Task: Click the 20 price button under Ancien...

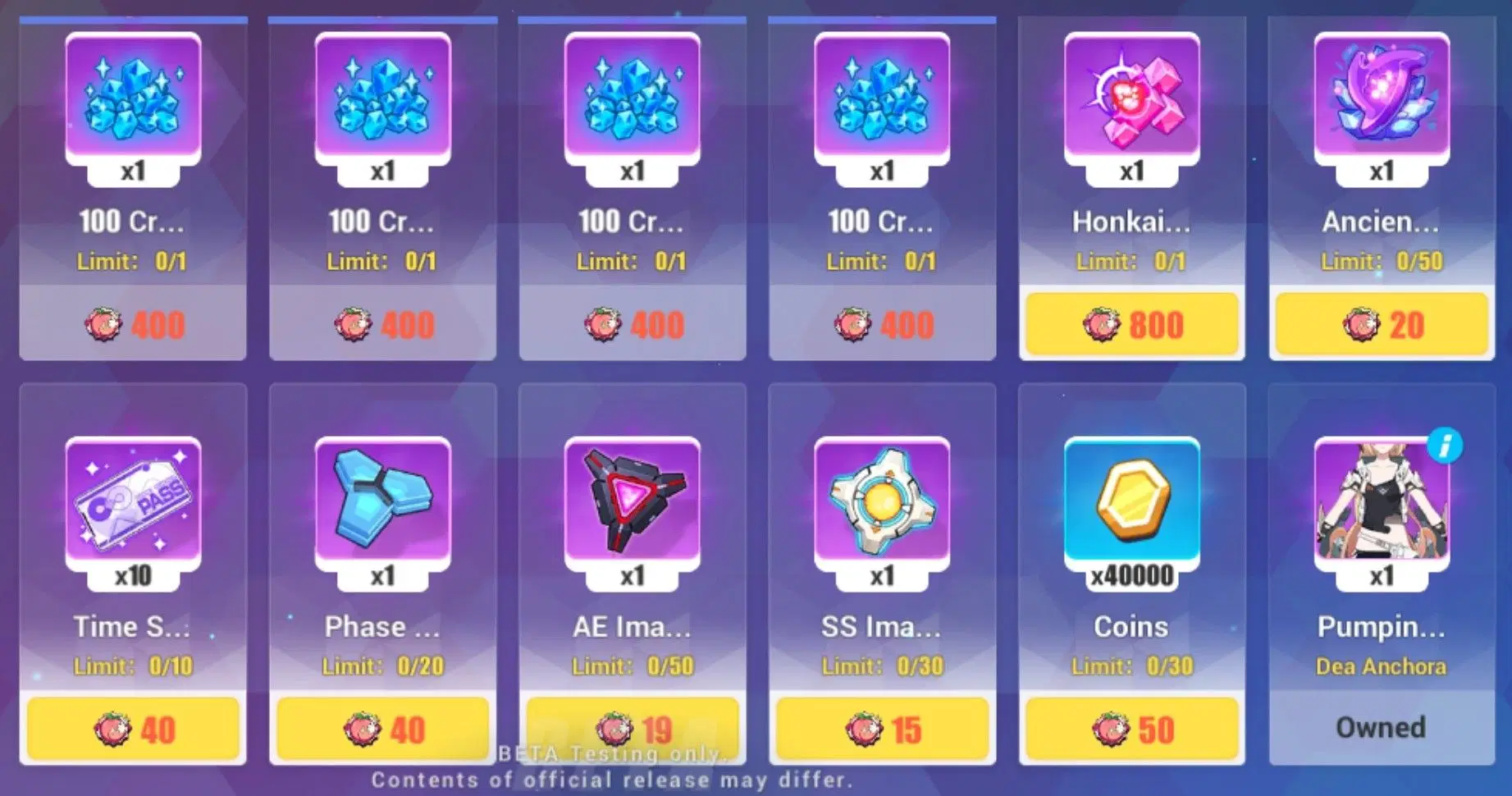Action: pos(1382,325)
